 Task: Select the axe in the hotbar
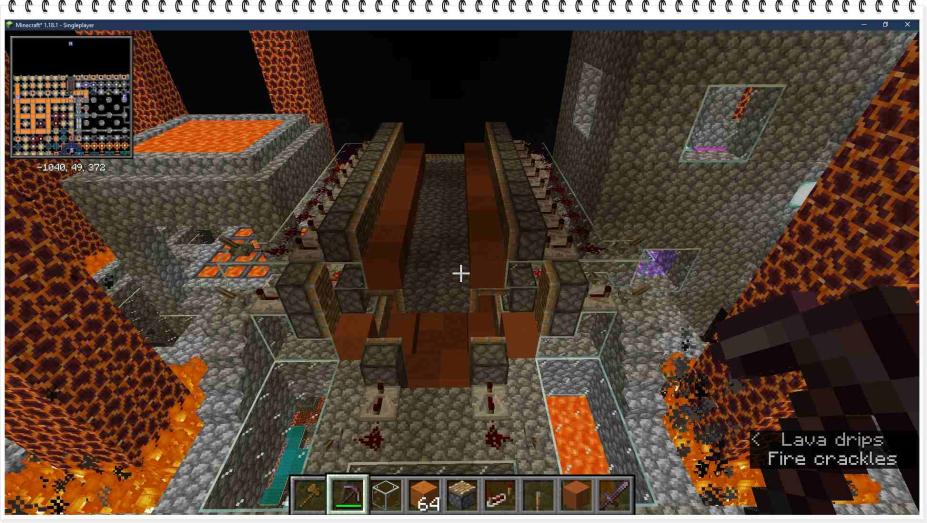(x=310, y=494)
